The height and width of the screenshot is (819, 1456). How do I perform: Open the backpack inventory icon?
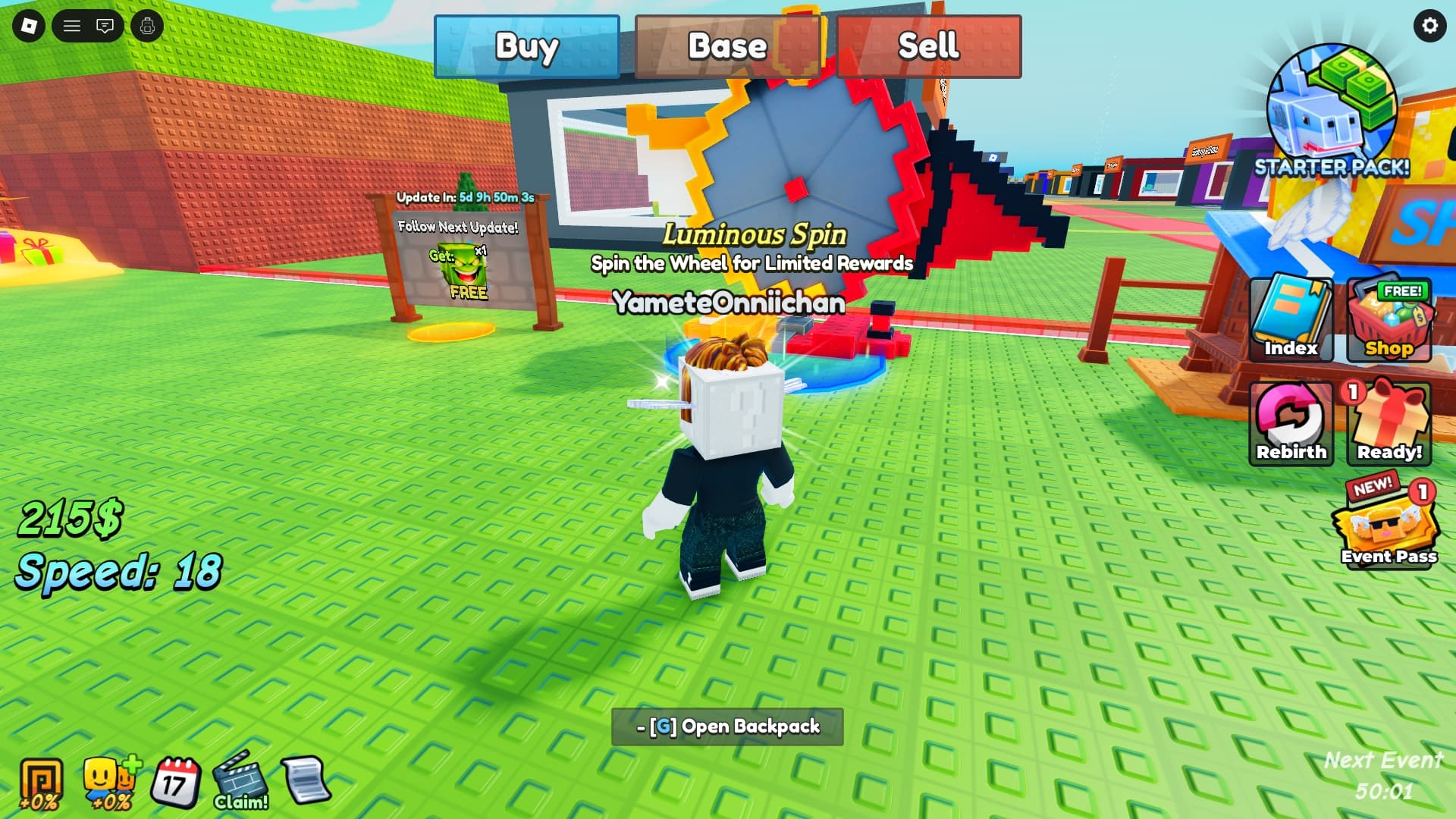[x=146, y=25]
